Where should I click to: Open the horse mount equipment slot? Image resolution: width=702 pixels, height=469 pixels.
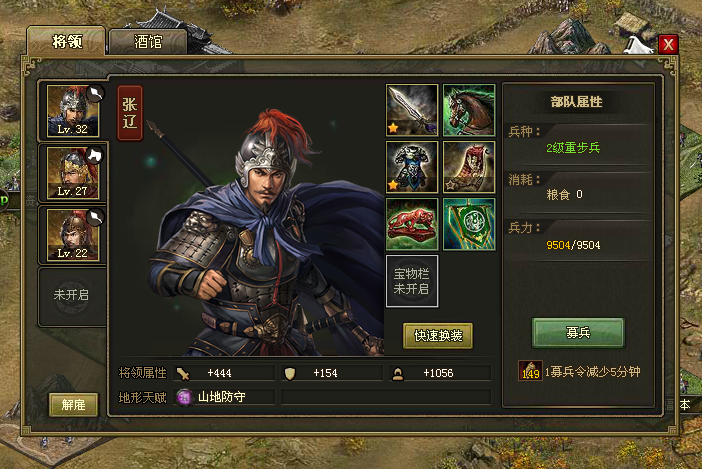[x=469, y=109]
